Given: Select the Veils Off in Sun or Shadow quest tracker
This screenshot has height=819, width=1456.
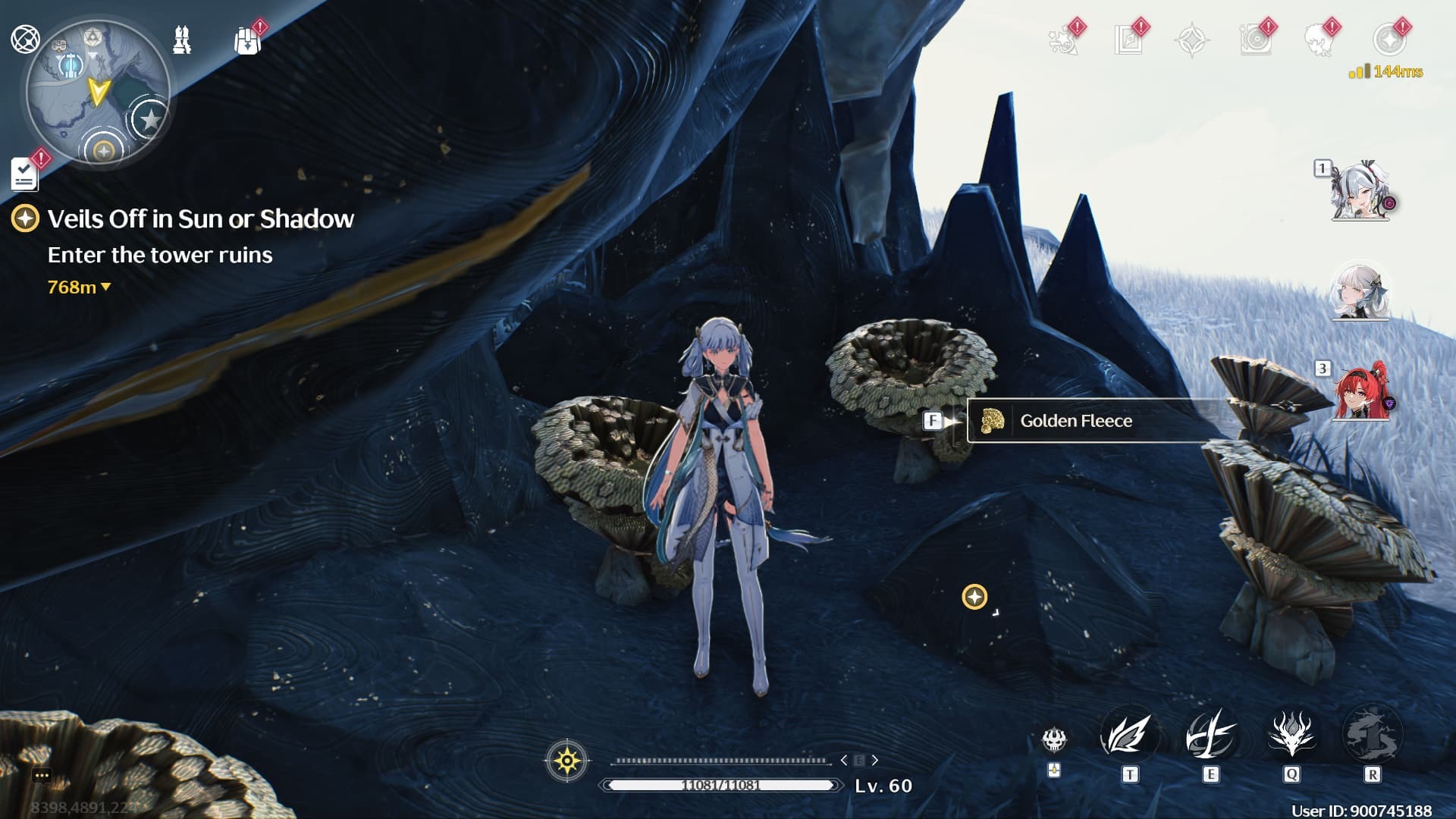Looking at the screenshot, I should point(200,219).
